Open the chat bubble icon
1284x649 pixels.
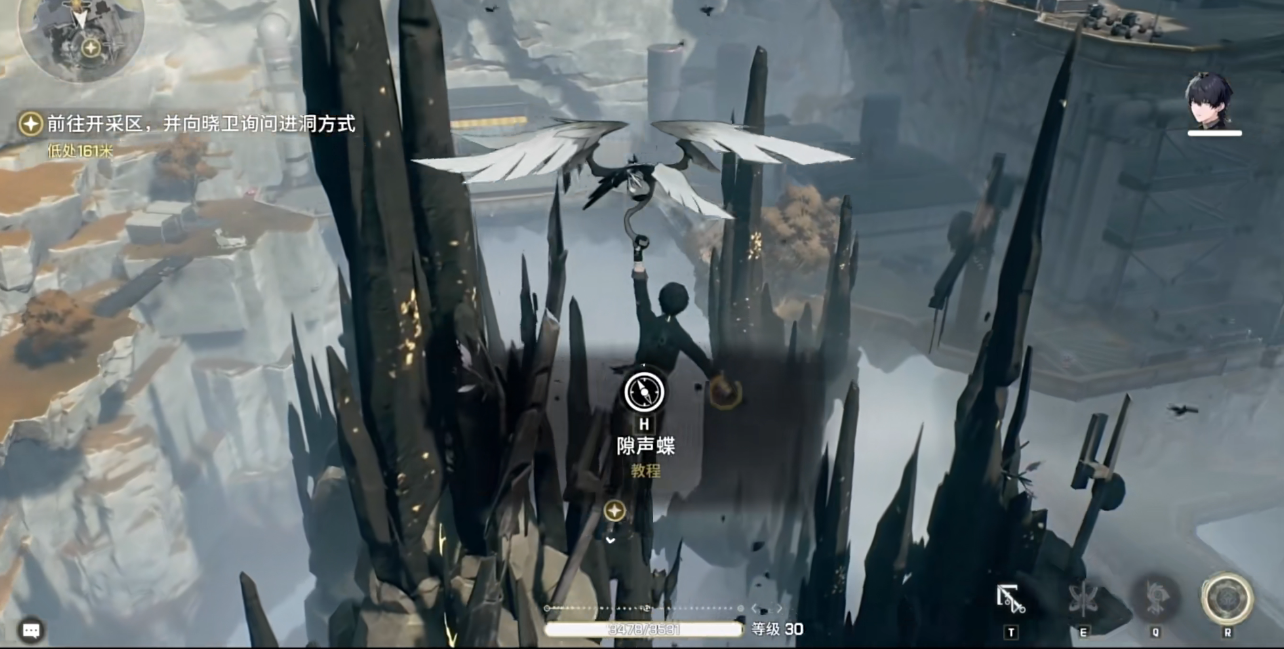tap(31, 629)
